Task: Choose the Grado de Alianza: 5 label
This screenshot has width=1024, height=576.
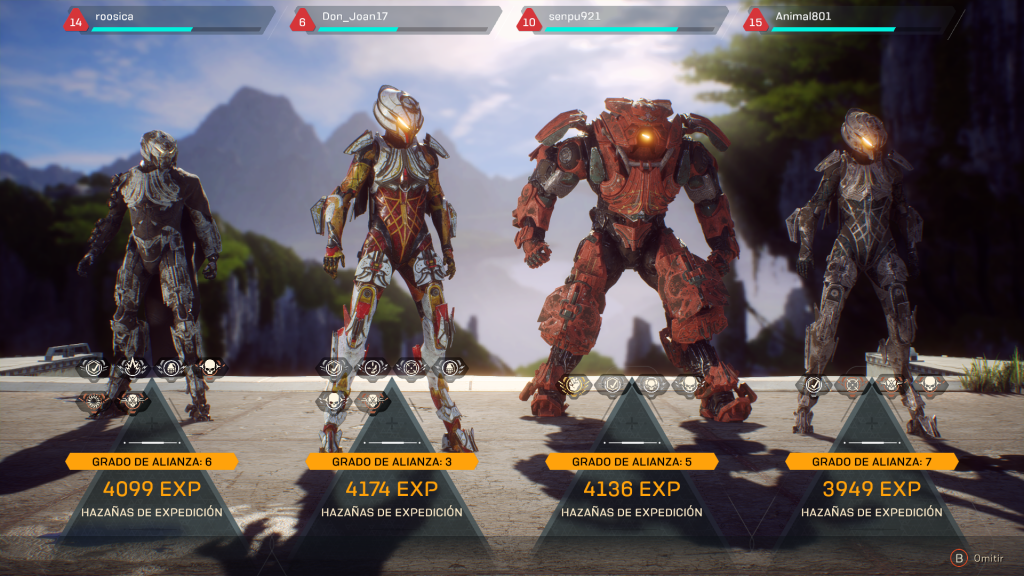Action: coord(632,461)
